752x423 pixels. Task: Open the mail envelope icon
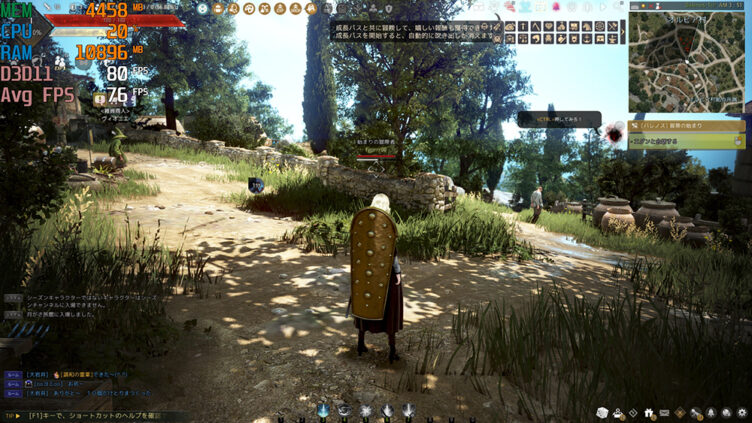[663, 412]
